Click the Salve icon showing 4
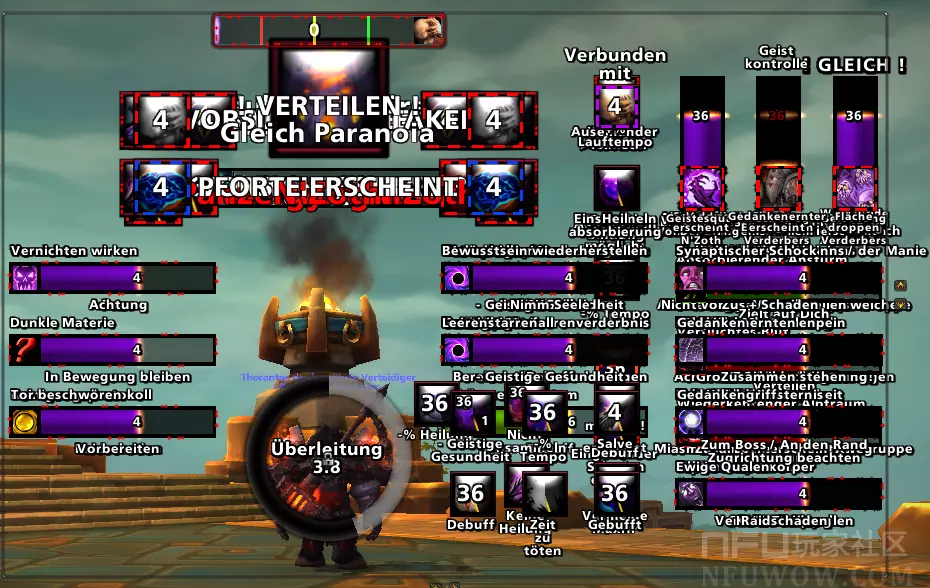This screenshot has height=588, width=930. pos(615,411)
